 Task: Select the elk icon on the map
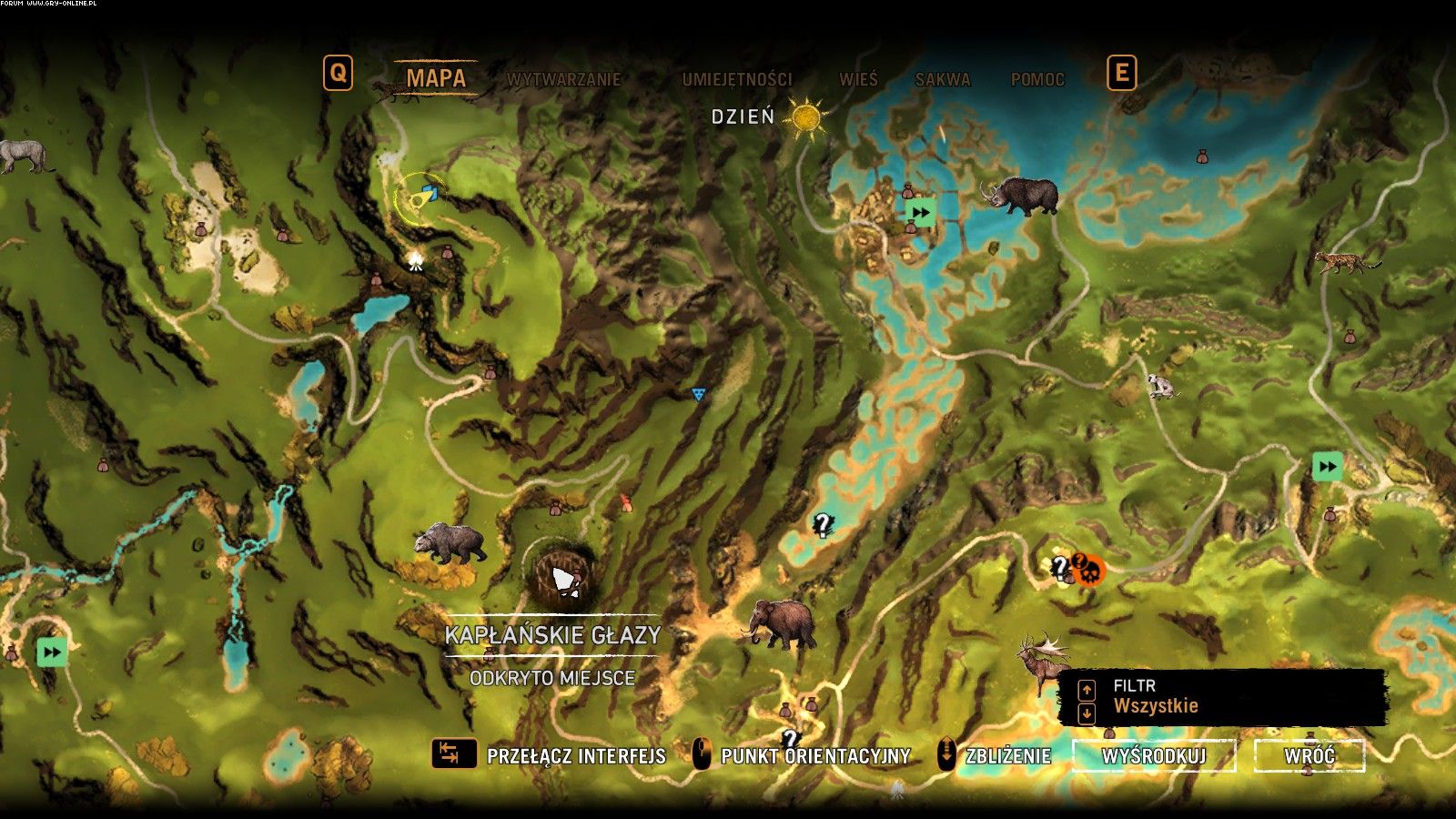point(1043,661)
